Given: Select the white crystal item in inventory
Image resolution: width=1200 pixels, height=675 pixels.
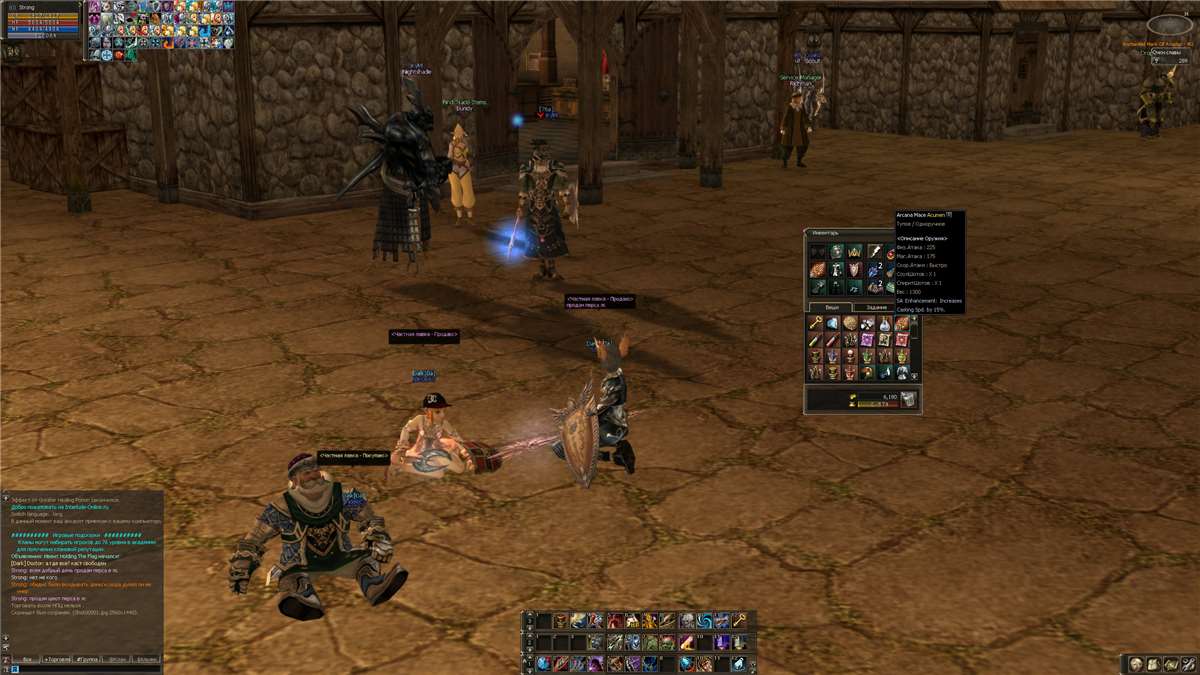Looking at the screenshot, I should tap(833, 323).
